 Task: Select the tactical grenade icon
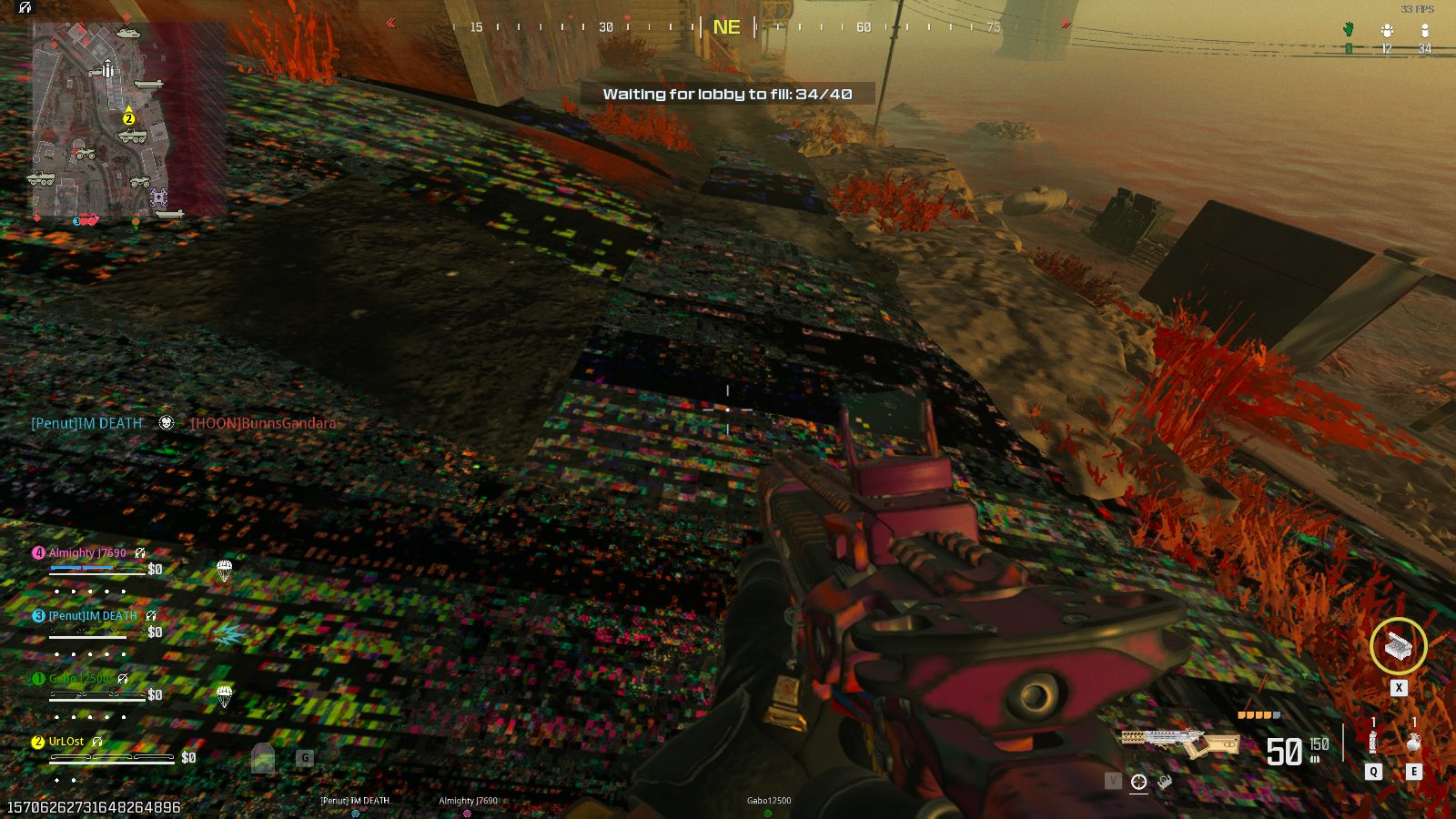click(1373, 743)
